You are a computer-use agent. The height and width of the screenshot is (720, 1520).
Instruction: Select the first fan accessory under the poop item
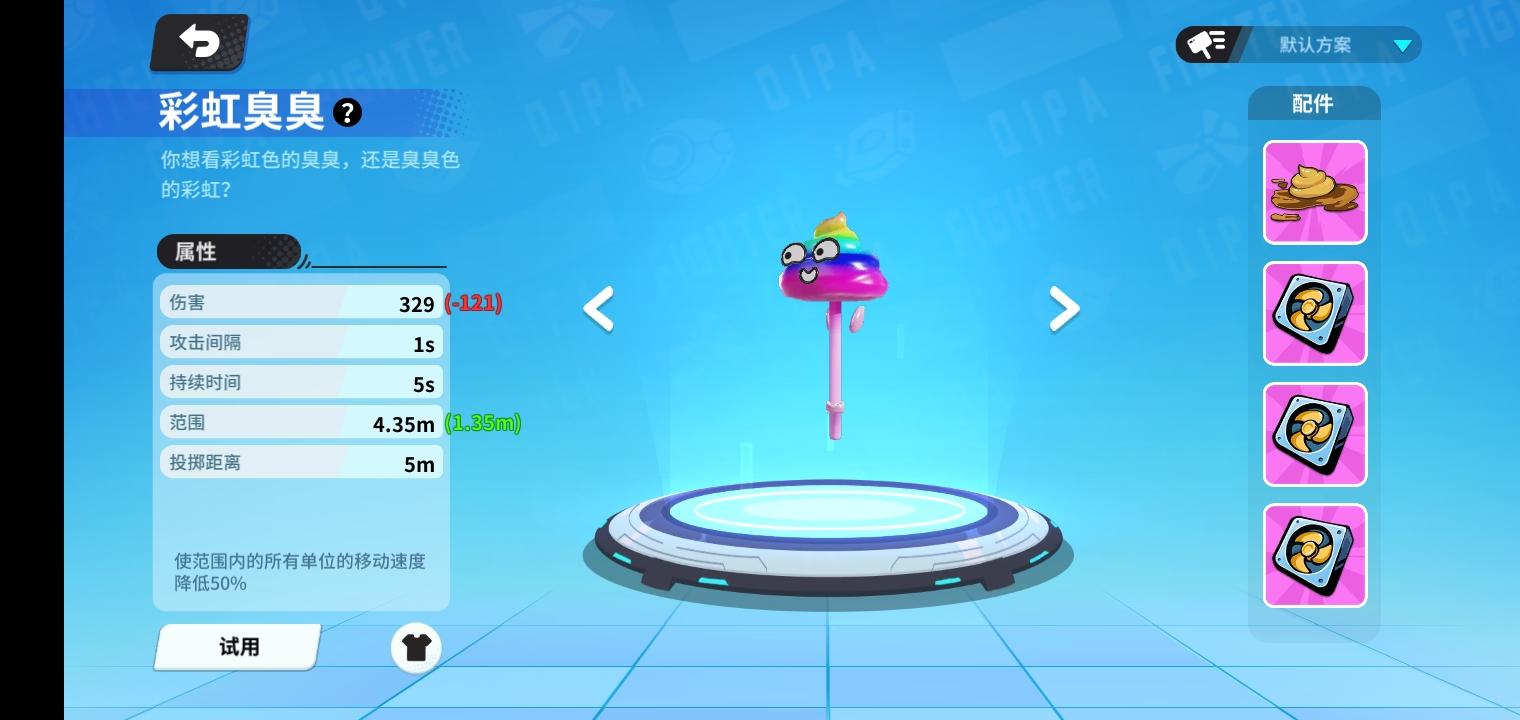pos(1314,313)
